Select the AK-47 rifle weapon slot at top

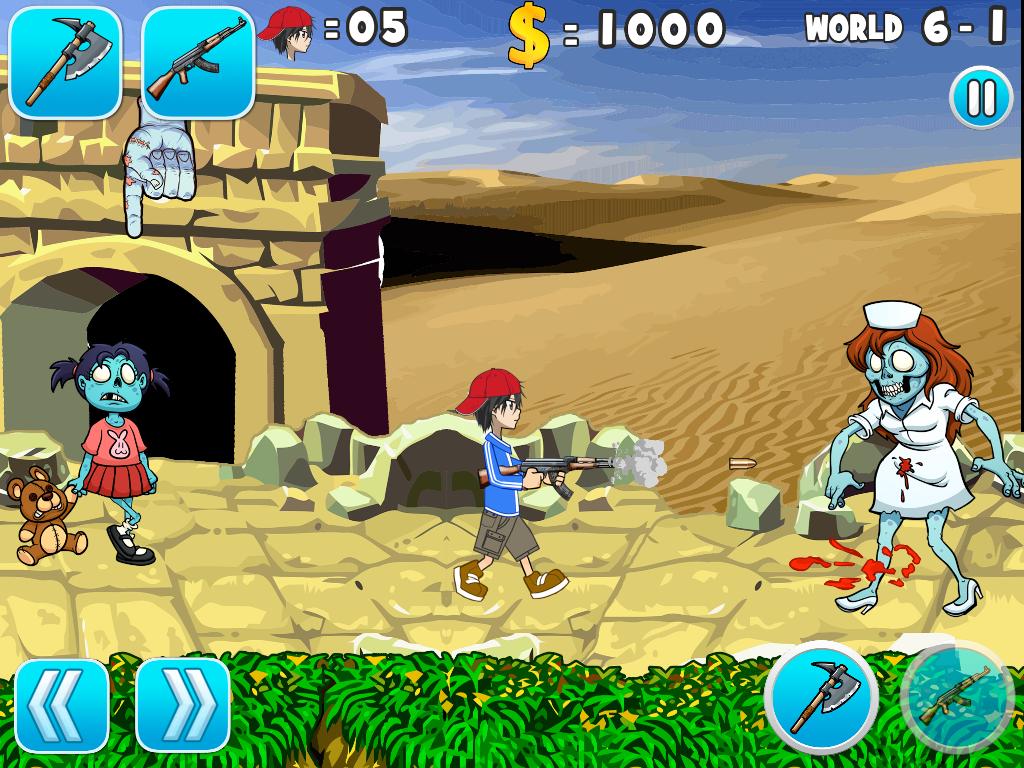(x=197, y=62)
